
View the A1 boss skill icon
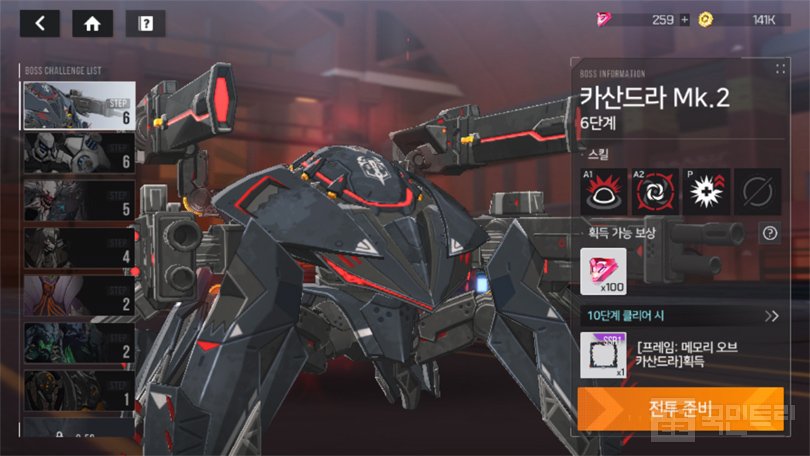604,190
